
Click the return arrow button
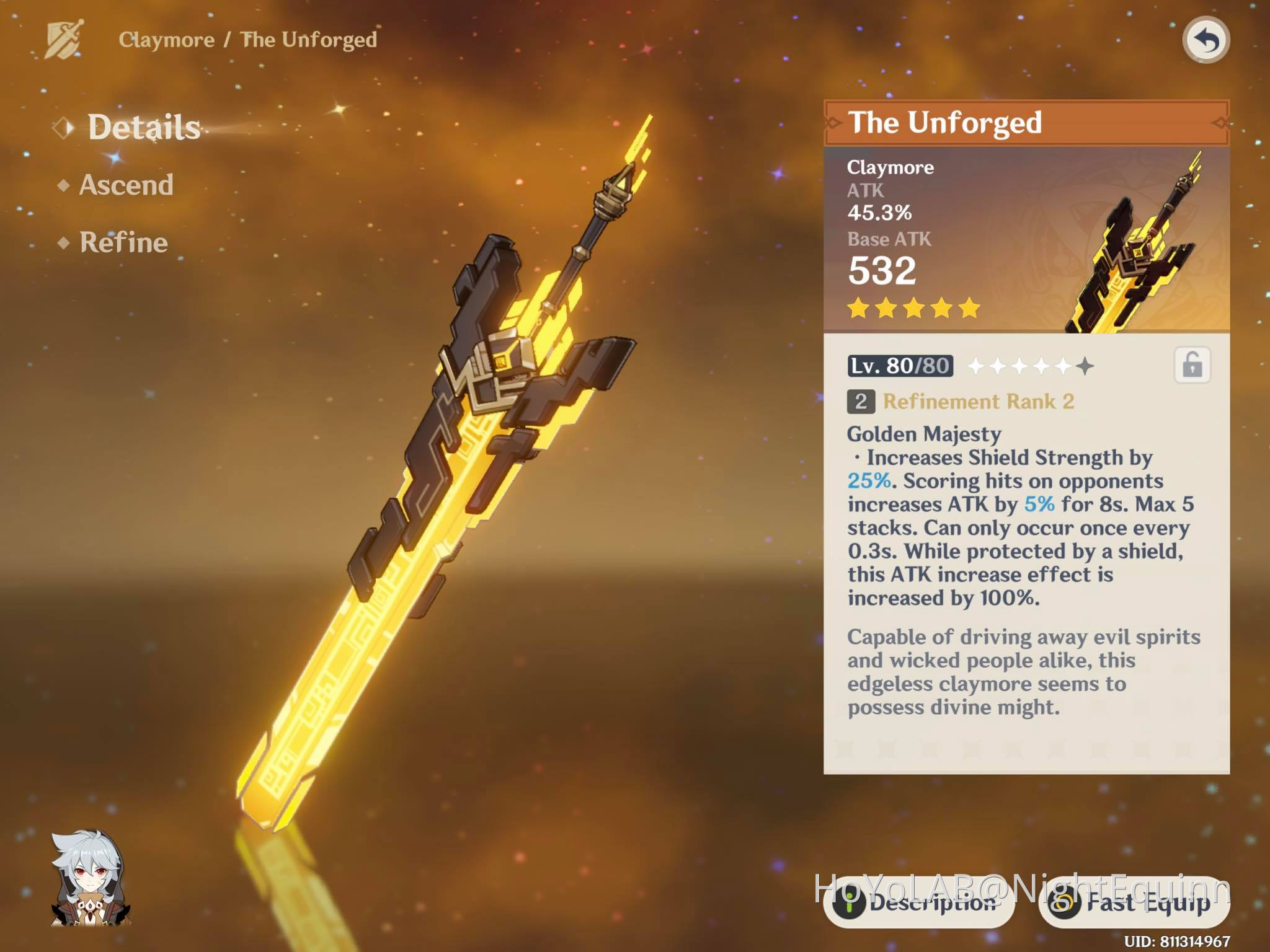[1206, 41]
